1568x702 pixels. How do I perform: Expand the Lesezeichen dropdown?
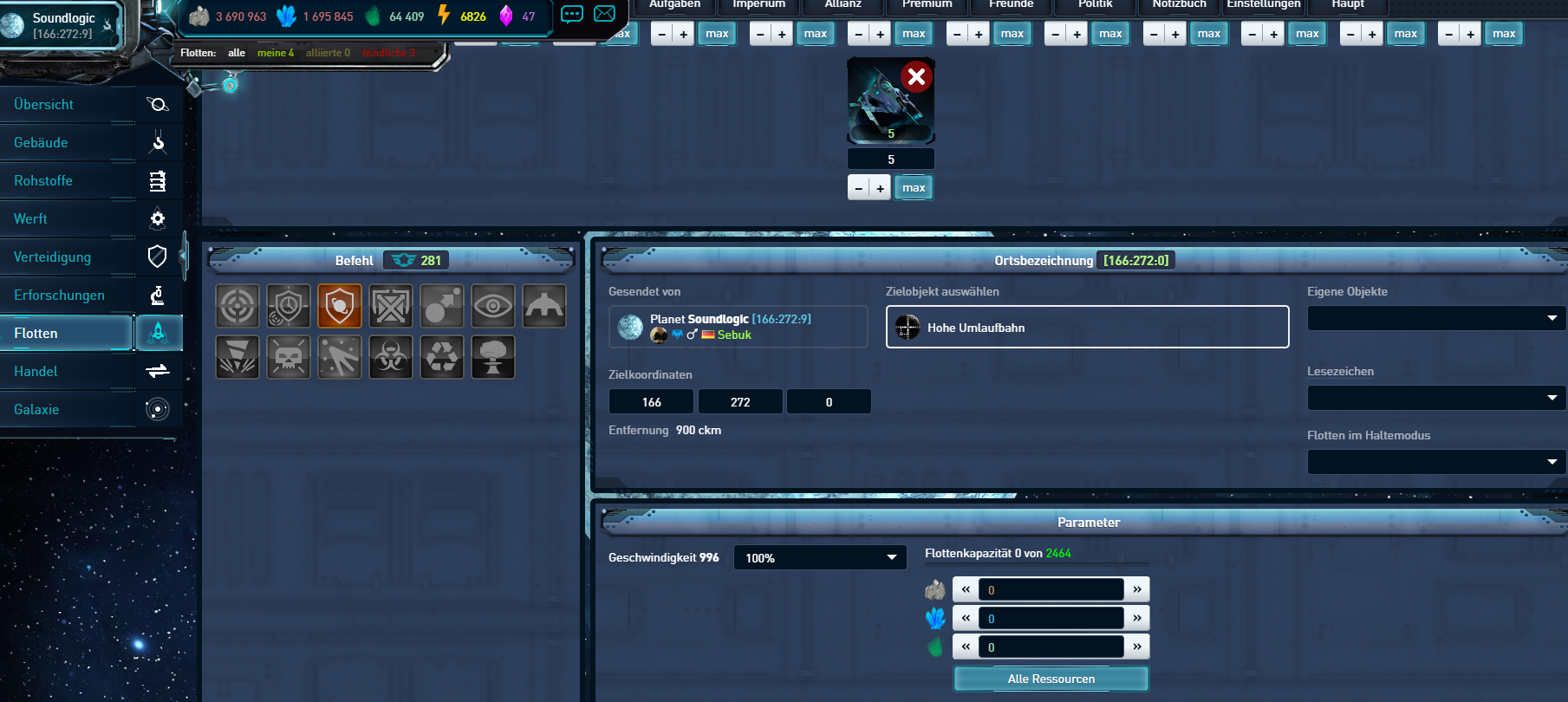click(x=1435, y=398)
